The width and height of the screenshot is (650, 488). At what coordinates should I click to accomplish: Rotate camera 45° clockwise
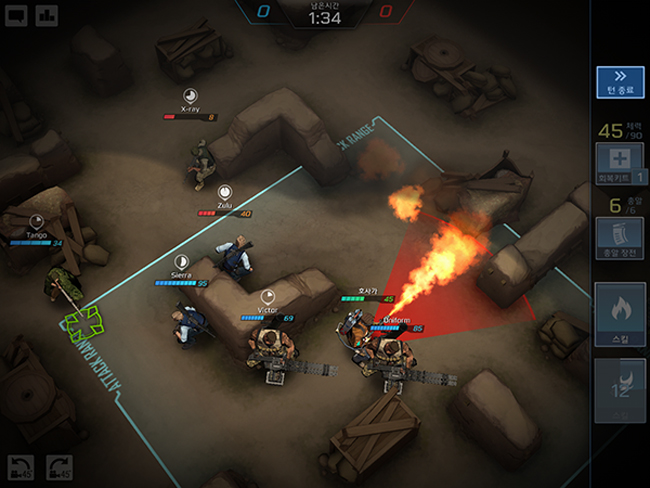pyautogui.click(x=60, y=467)
